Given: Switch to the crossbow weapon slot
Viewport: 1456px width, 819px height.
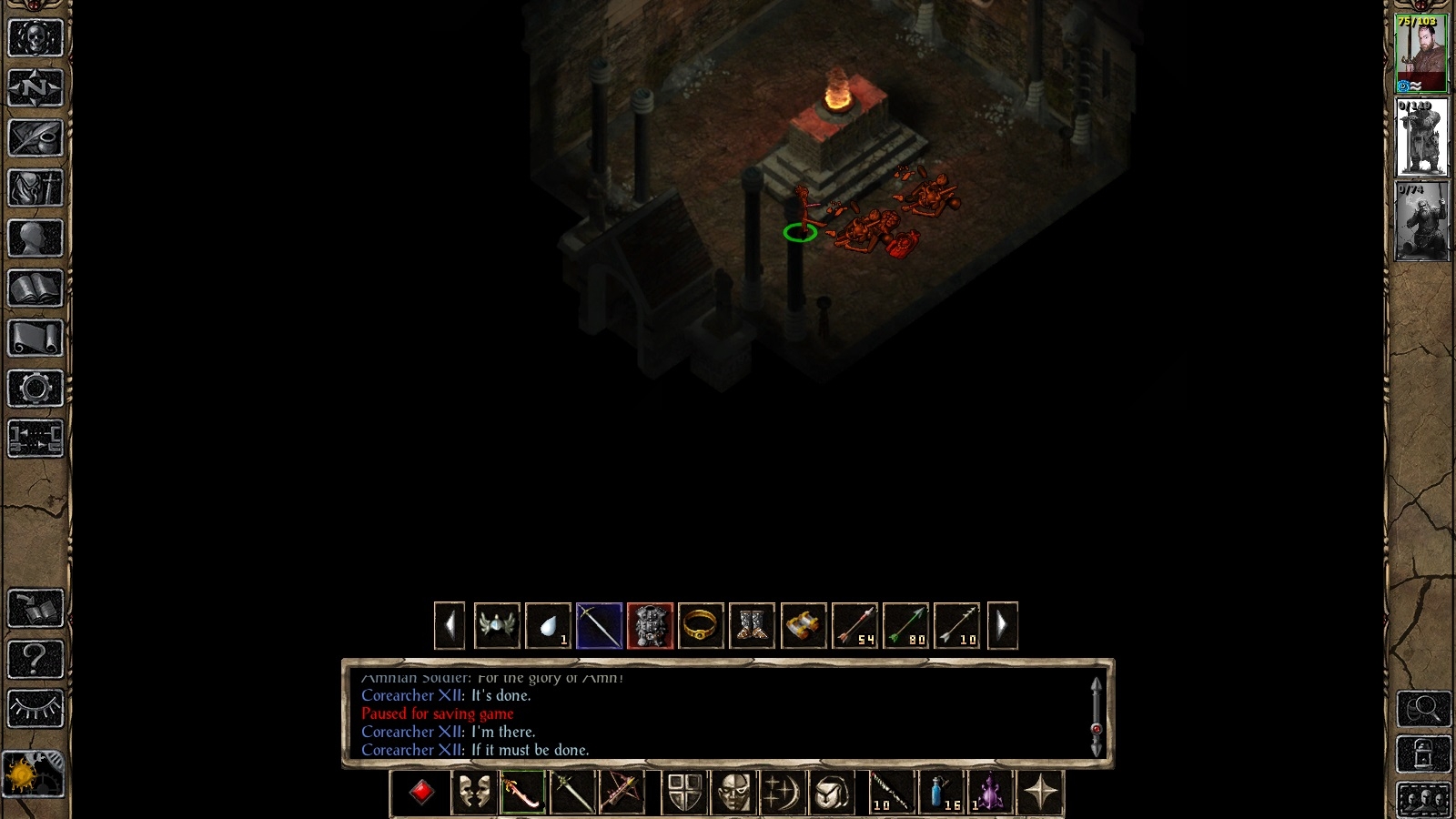Looking at the screenshot, I should [x=620, y=791].
